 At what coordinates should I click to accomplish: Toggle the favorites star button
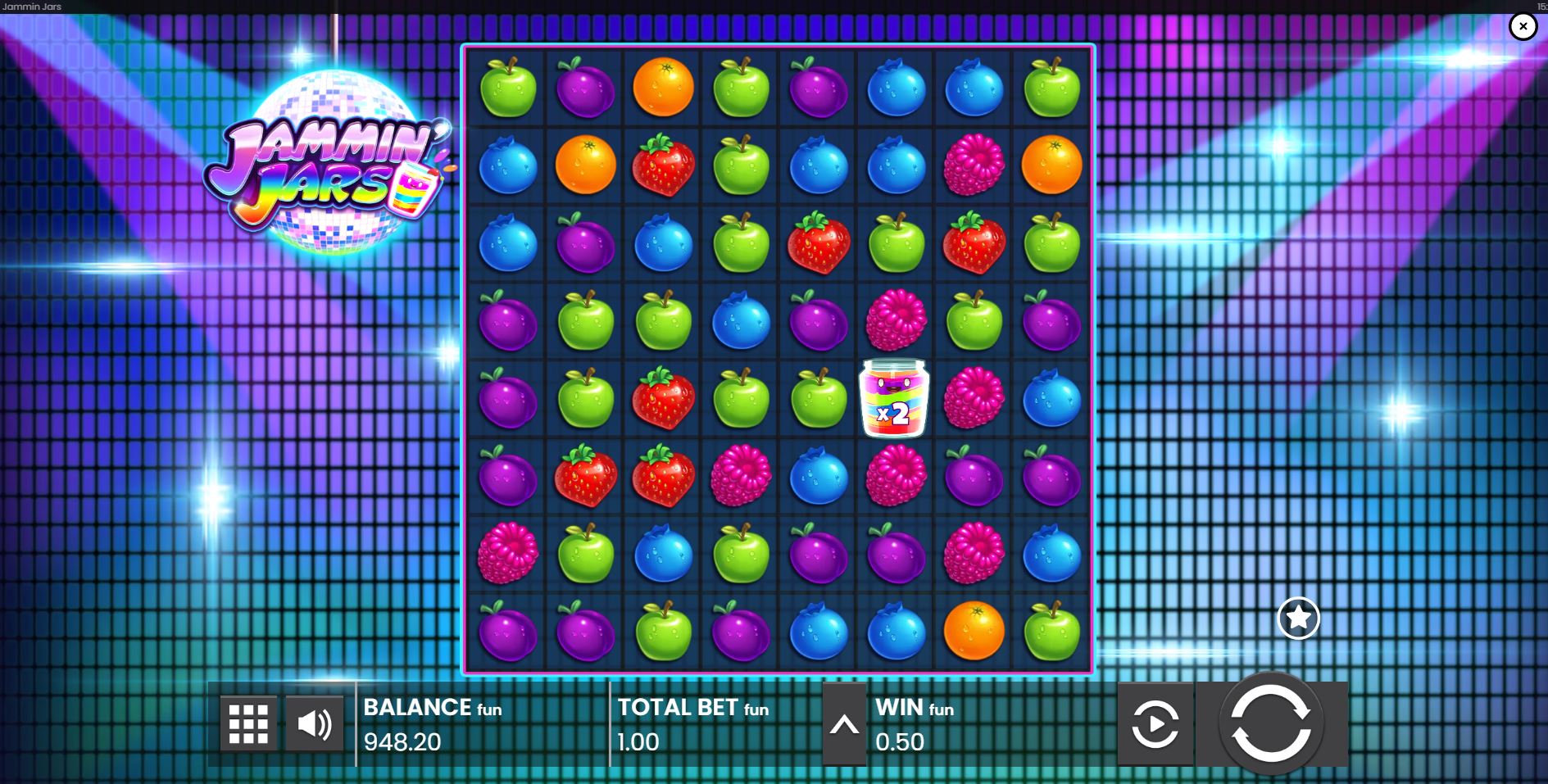(x=1299, y=618)
